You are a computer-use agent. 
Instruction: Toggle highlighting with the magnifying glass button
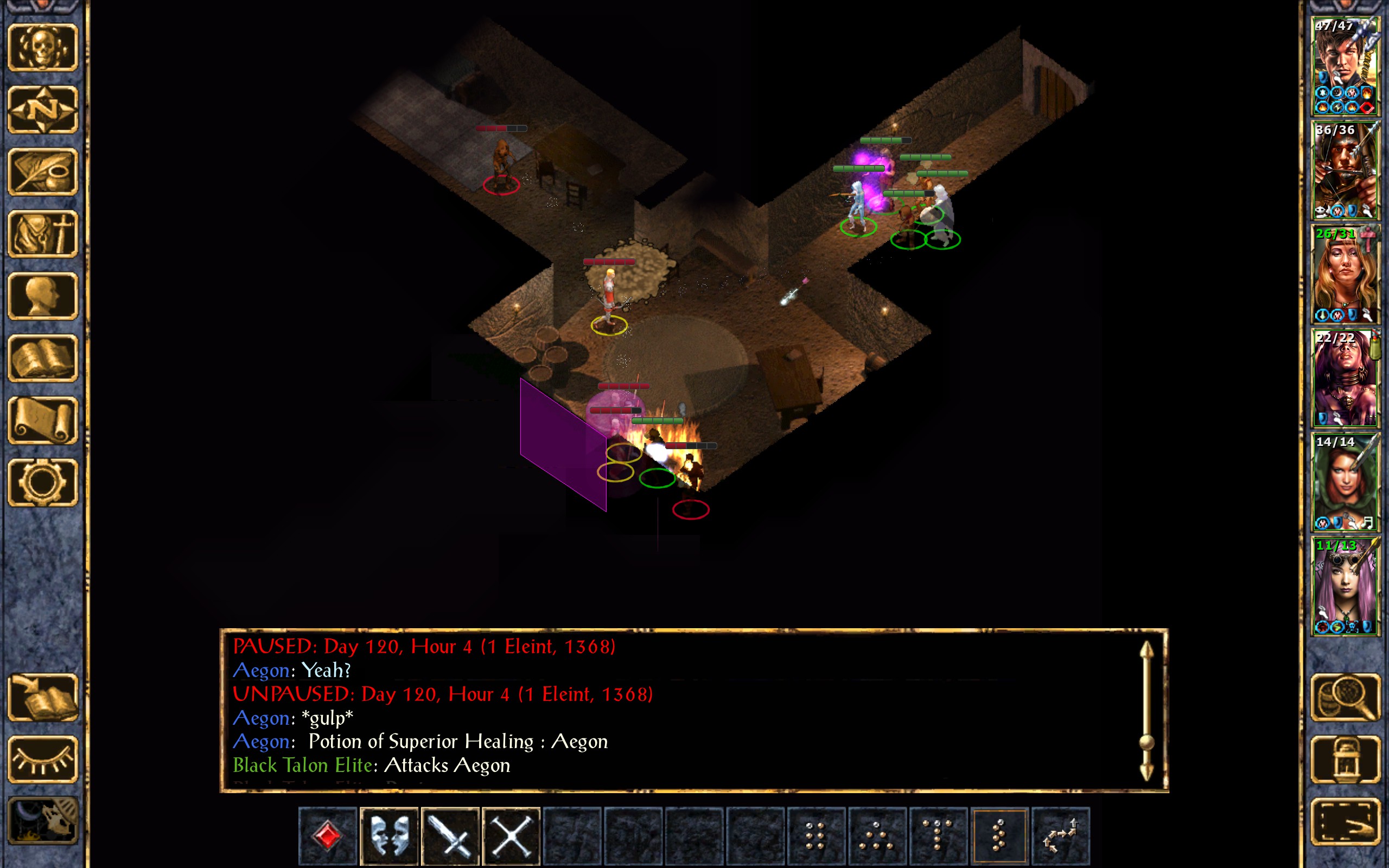(x=1345, y=697)
